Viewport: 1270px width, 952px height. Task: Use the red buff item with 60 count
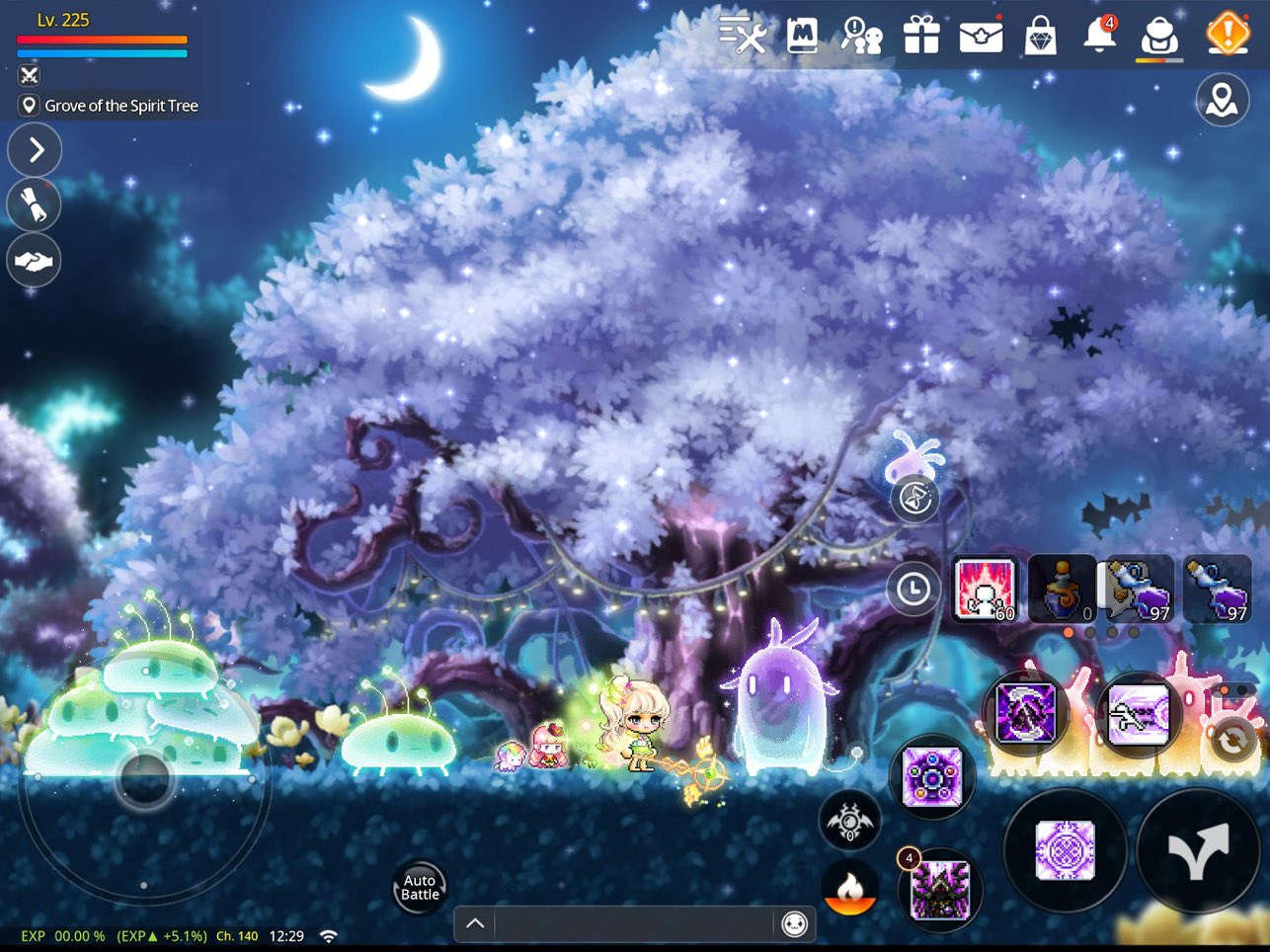coord(985,591)
